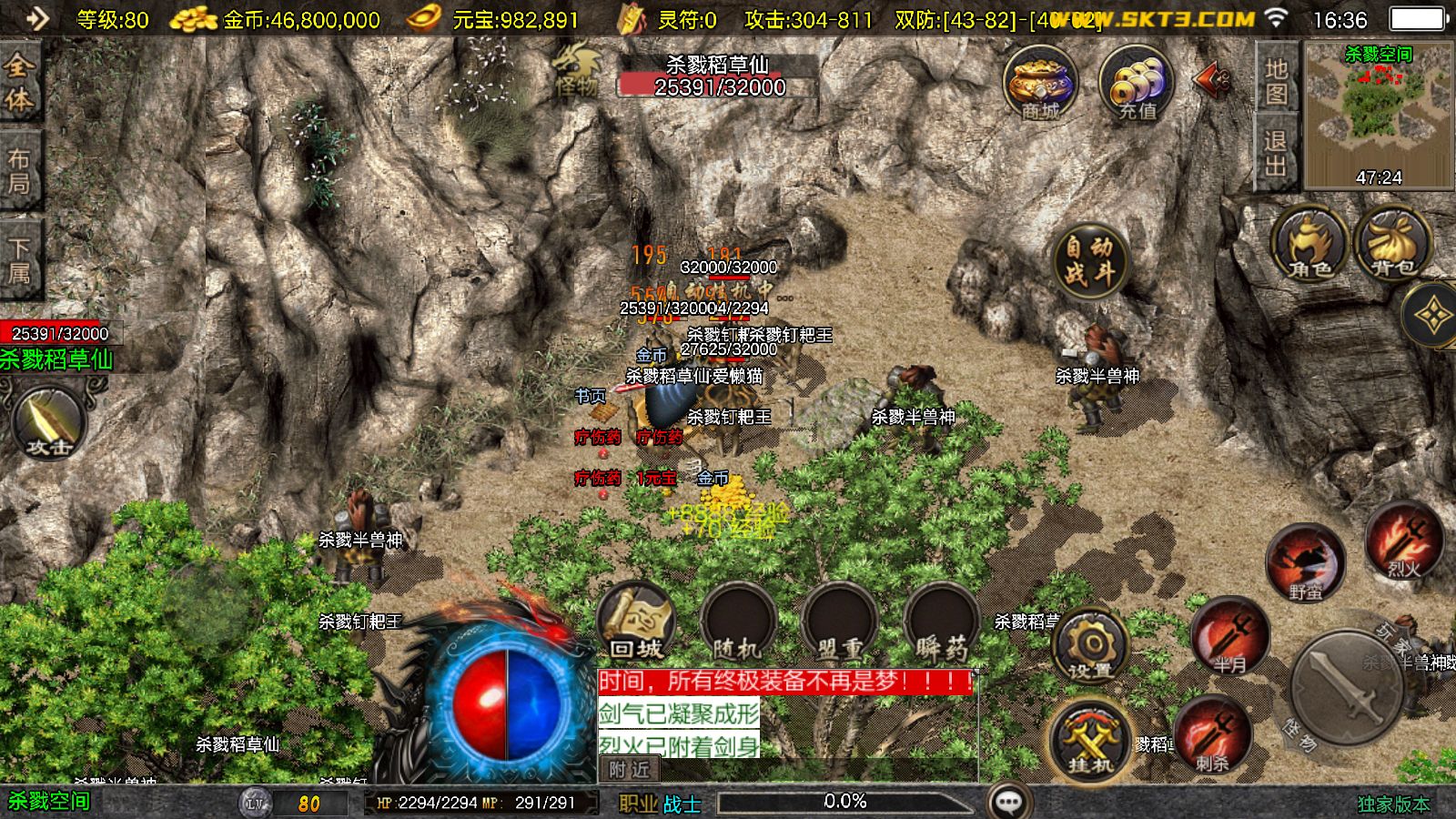Open the 角色 character sheet

(1309, 244)
